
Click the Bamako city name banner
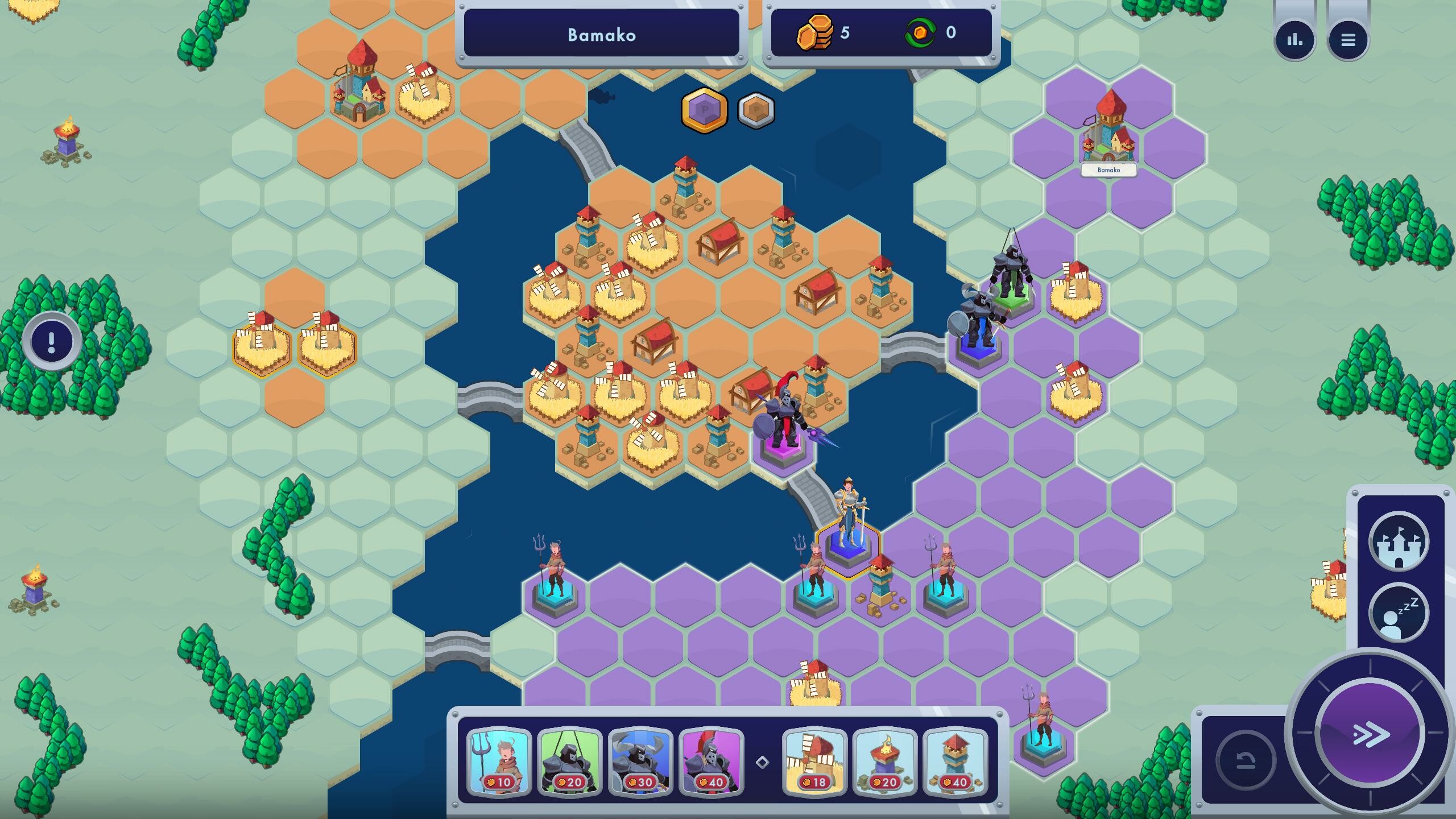point(603,33)
